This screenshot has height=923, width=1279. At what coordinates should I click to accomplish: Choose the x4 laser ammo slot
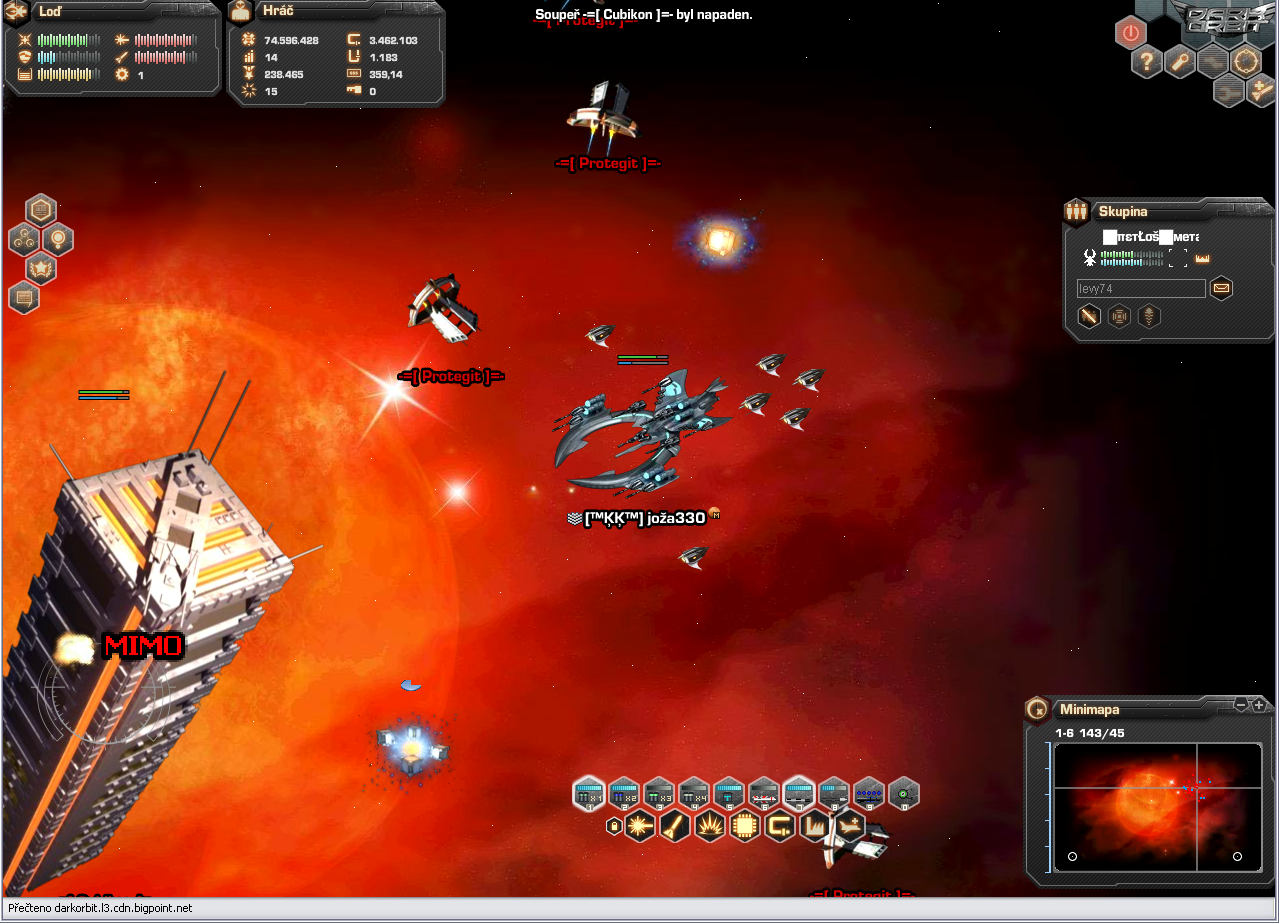[693, 794]
